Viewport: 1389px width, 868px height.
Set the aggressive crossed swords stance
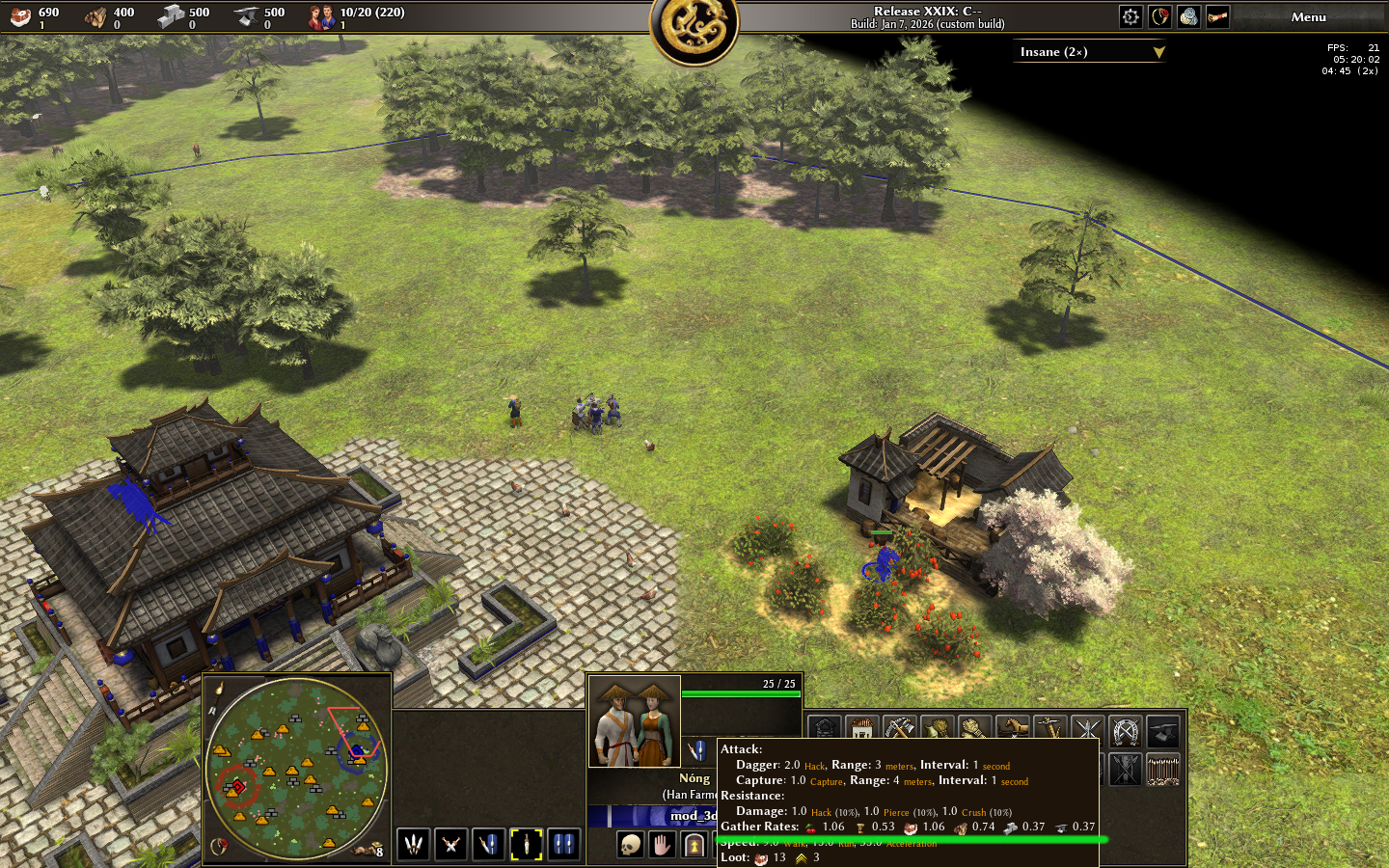pyautogui.click(x=450, y=845)
